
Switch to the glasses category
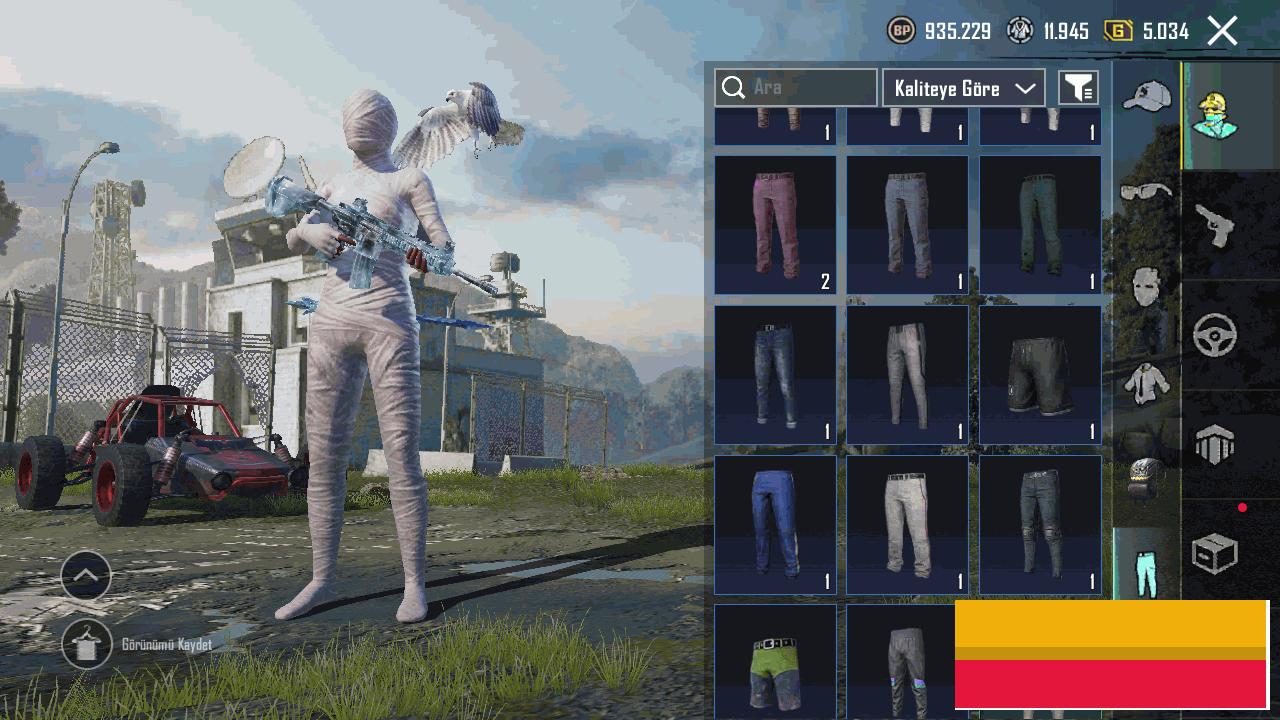point(1146,191)
